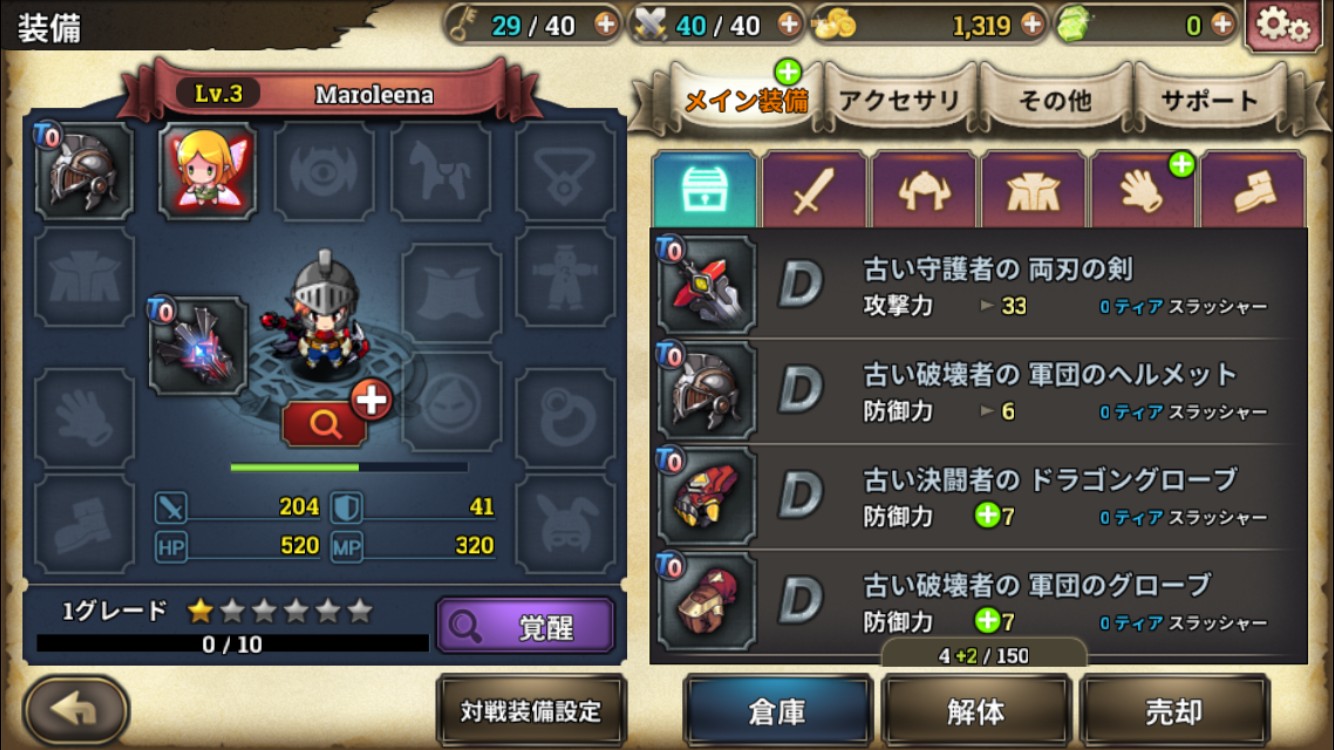This screenshot has height=750, width=1334.
Task: Open 対戦装備設定 battle equipment settings
Action: click(x=531, y=711)
